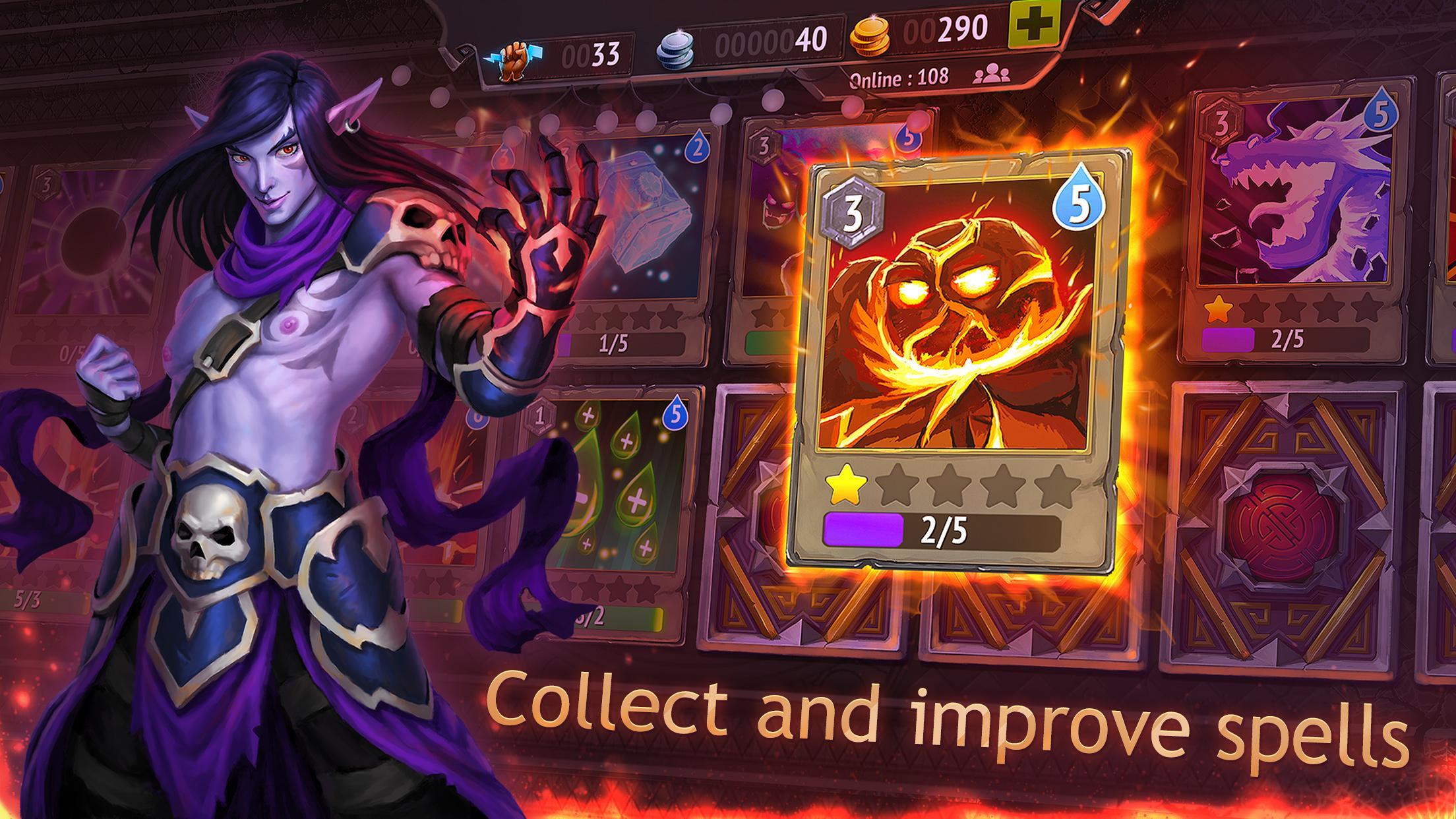Click the level 3 hexagon badge on skull card

click(x=853, y=204)
